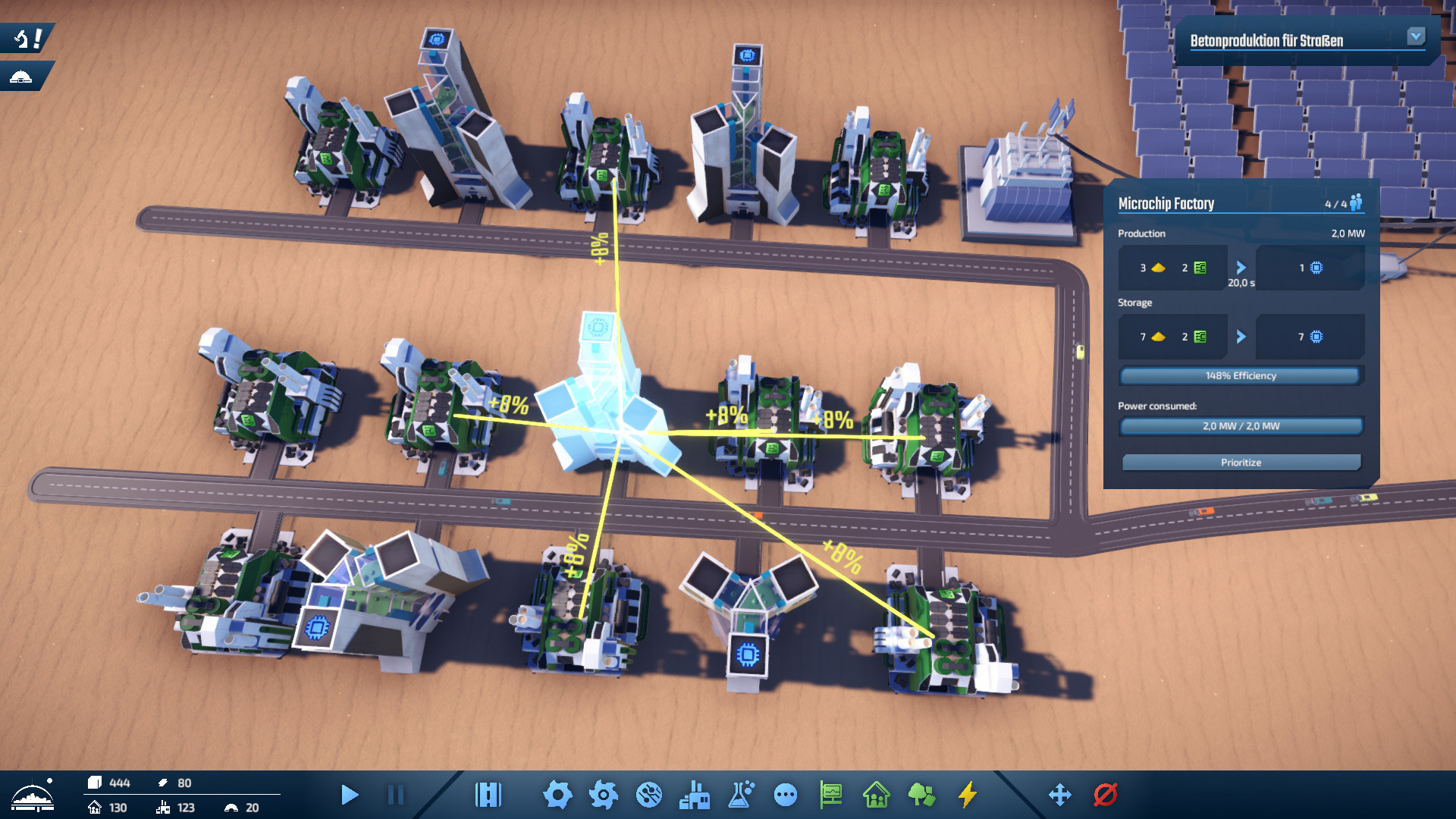Resume game with the play button

coord(350,795)
